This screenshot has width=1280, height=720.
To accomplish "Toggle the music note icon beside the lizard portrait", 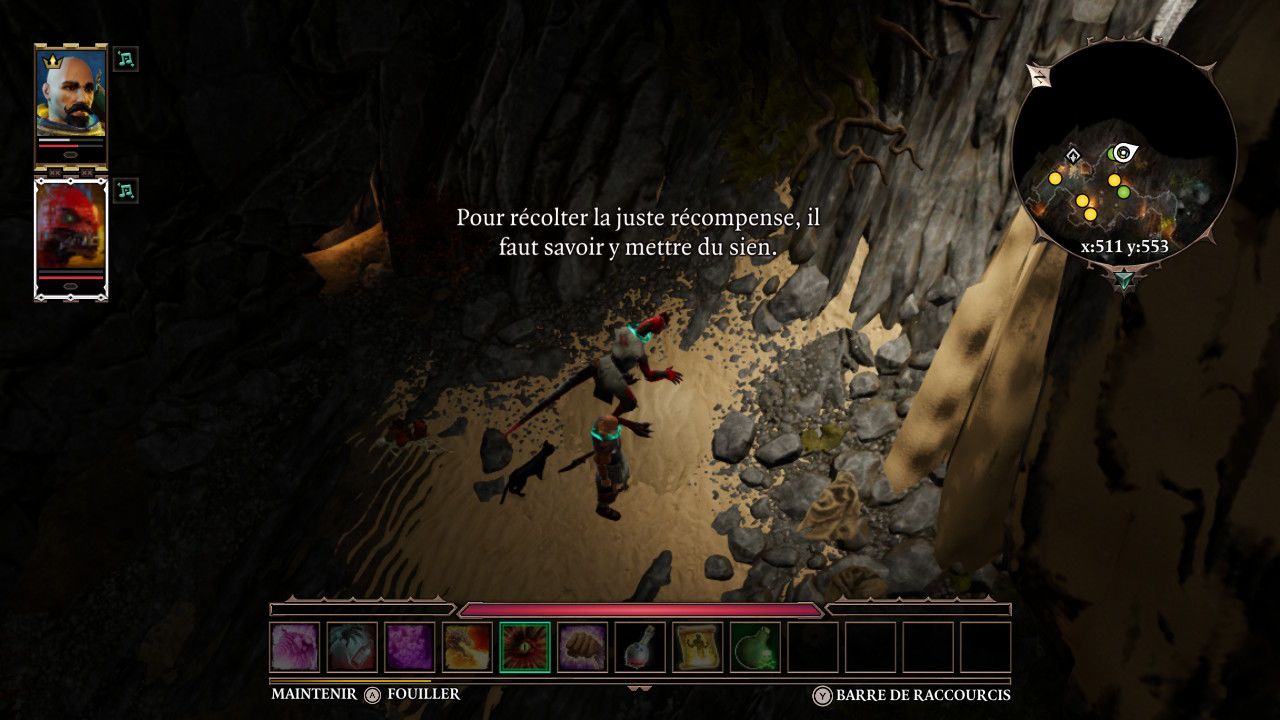I will (x=126, y=190).
